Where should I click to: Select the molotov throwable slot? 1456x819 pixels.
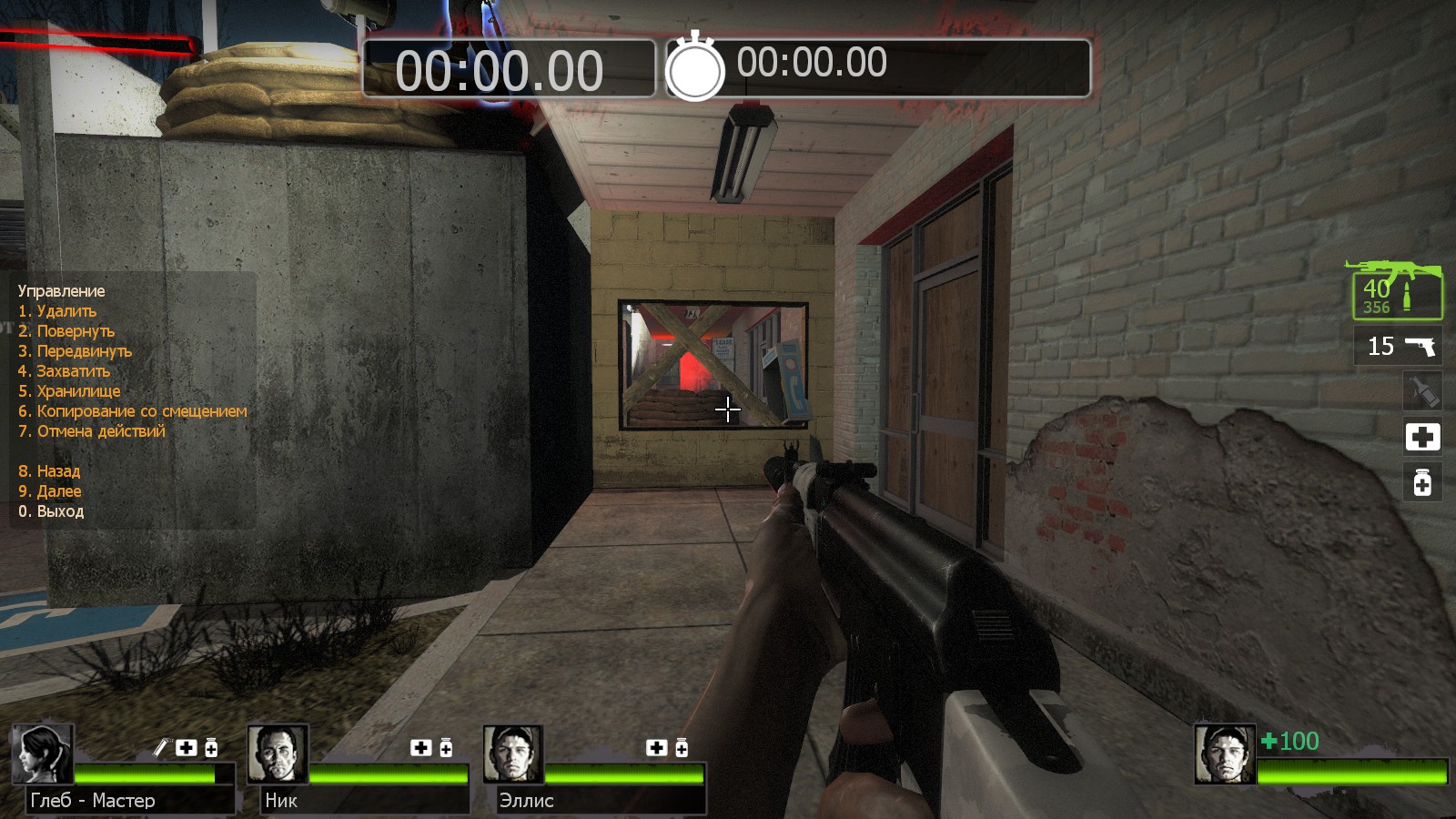[1422, 391]
